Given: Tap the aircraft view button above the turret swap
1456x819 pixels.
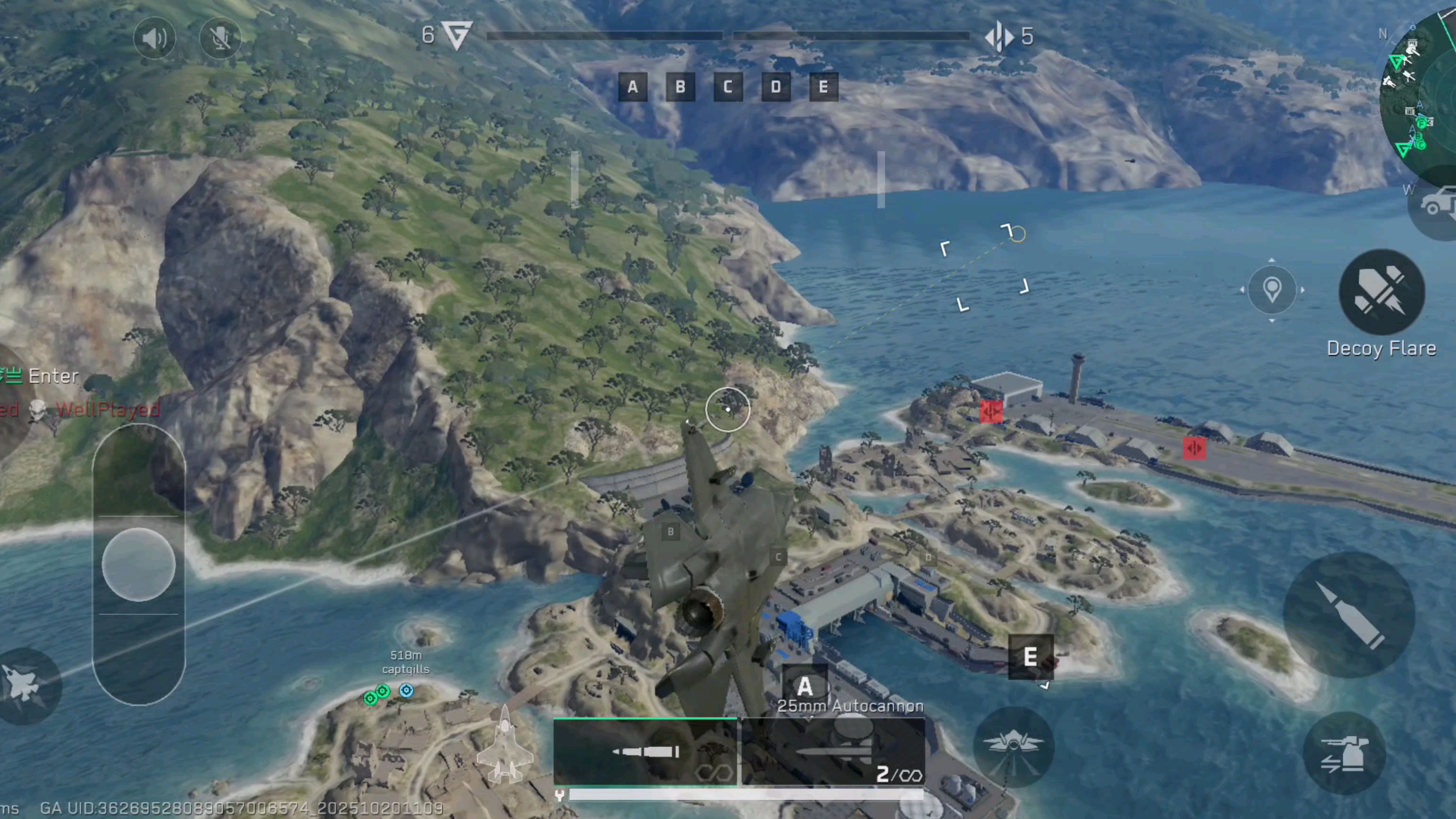Looking at the screenshot, I should coord(1013,746).
